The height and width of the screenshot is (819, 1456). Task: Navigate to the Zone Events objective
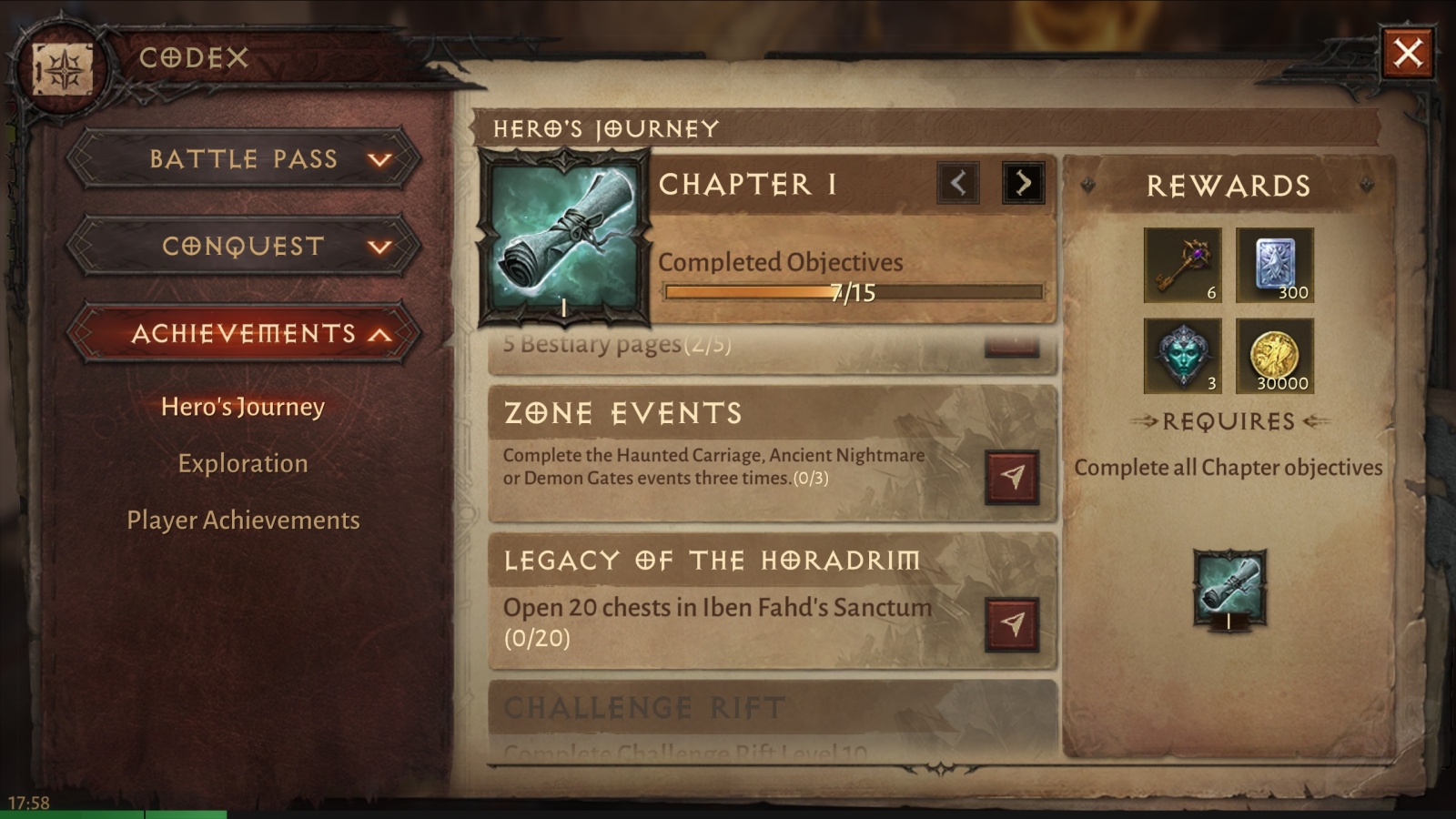pos(1012,477)
